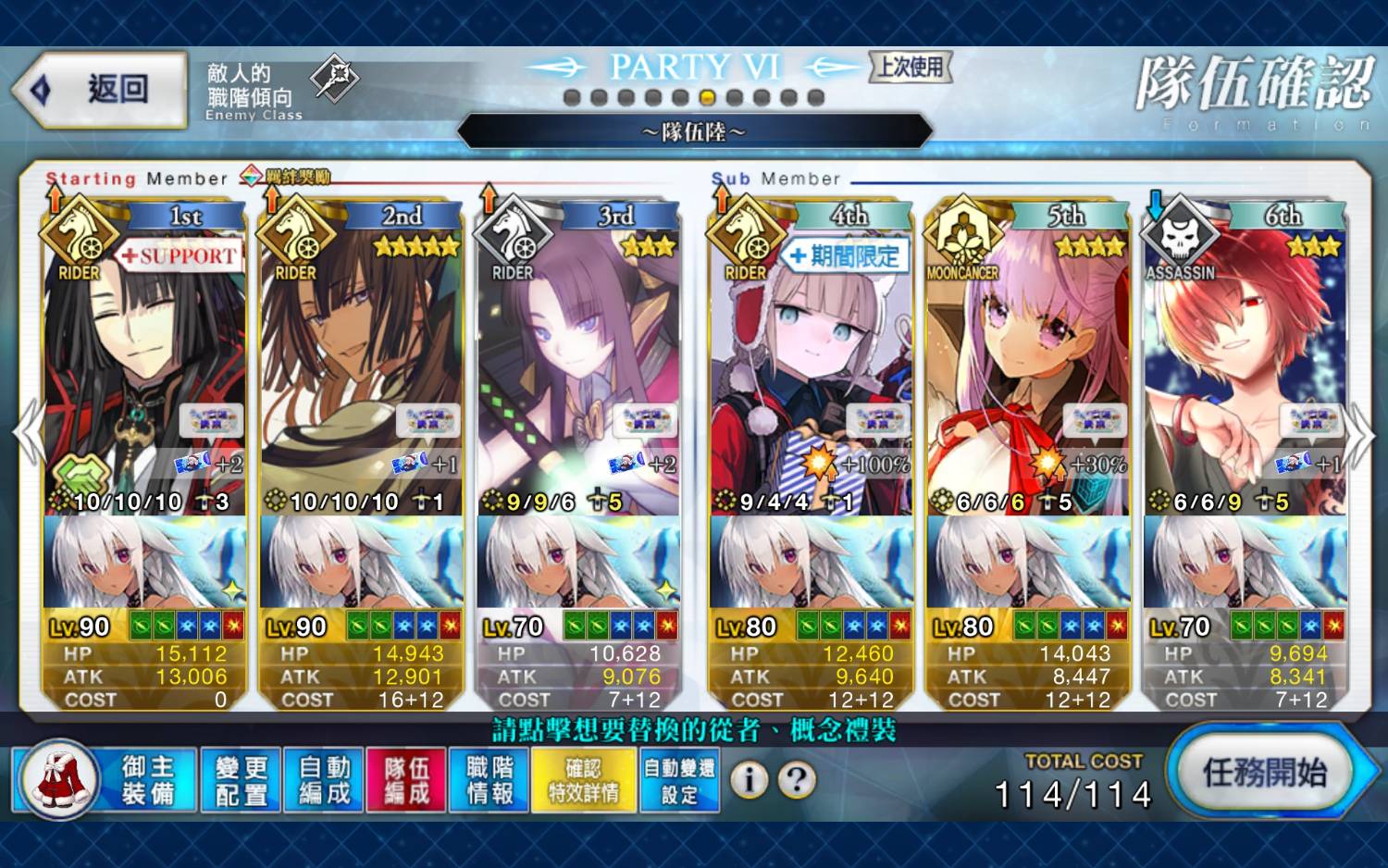Choose 自動編成 auto formation
Viewport: 1388px width, 868px height.
pos(324,780)
